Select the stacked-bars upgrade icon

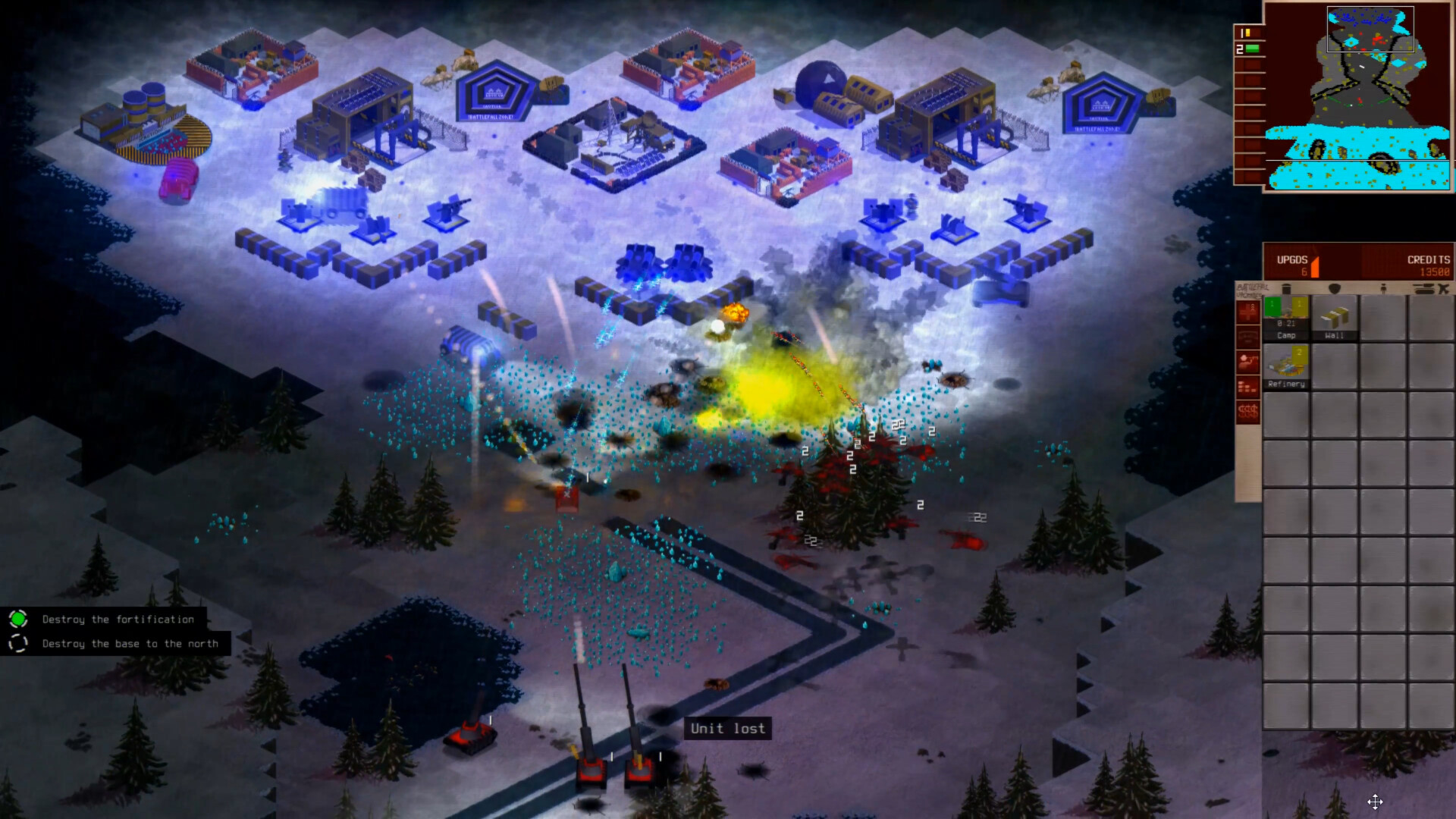click(x=1247, y=385)
